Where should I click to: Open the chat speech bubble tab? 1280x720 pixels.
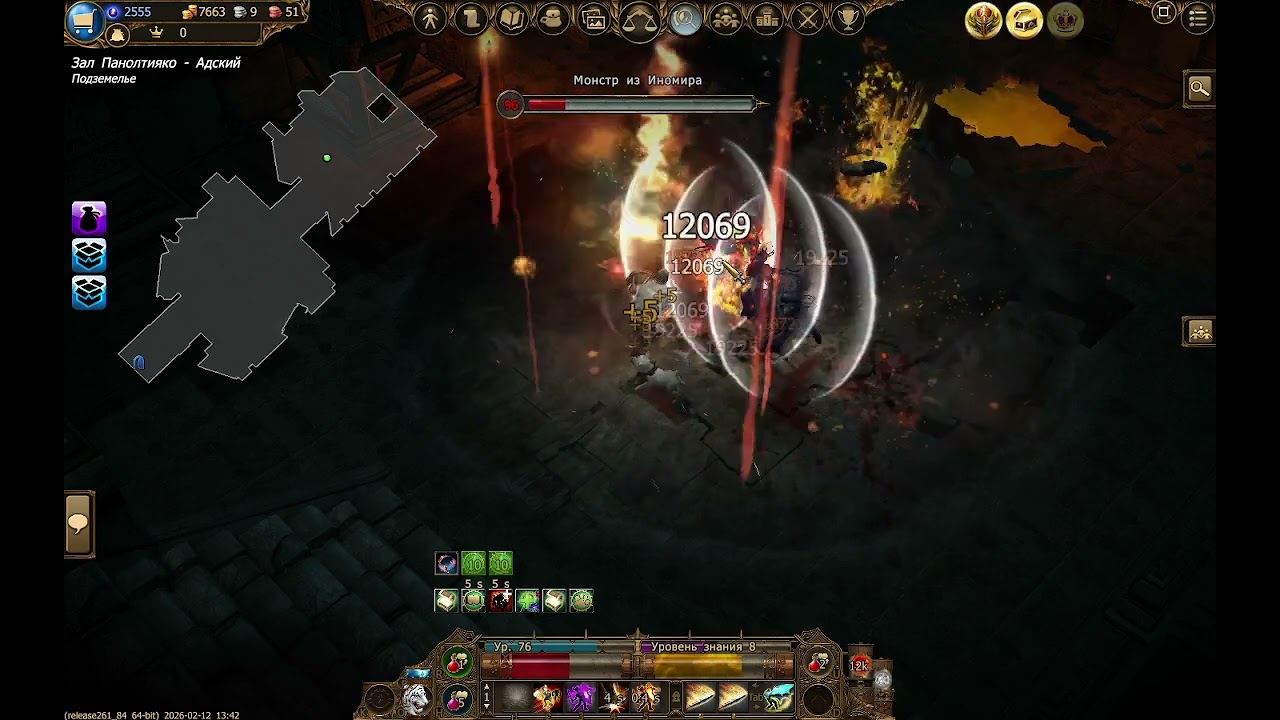point(79,524)
